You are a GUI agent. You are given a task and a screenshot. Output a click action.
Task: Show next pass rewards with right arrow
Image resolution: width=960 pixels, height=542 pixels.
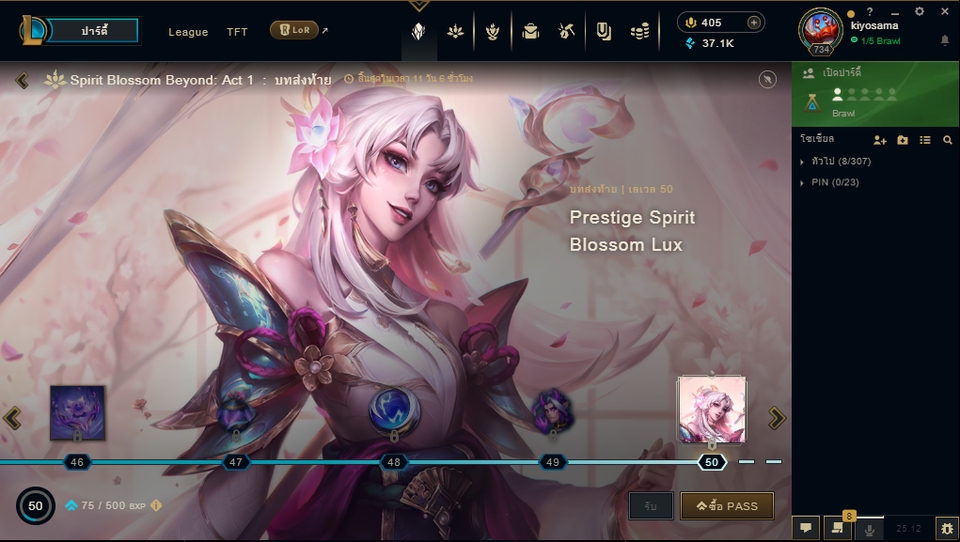(777, 418)
